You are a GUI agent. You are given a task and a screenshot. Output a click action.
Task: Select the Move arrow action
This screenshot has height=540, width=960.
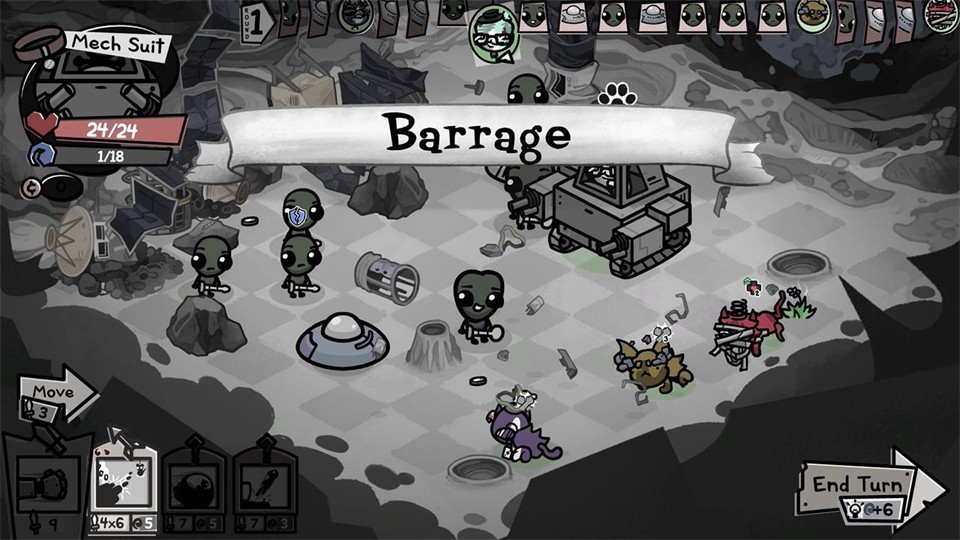coord(56,394)
